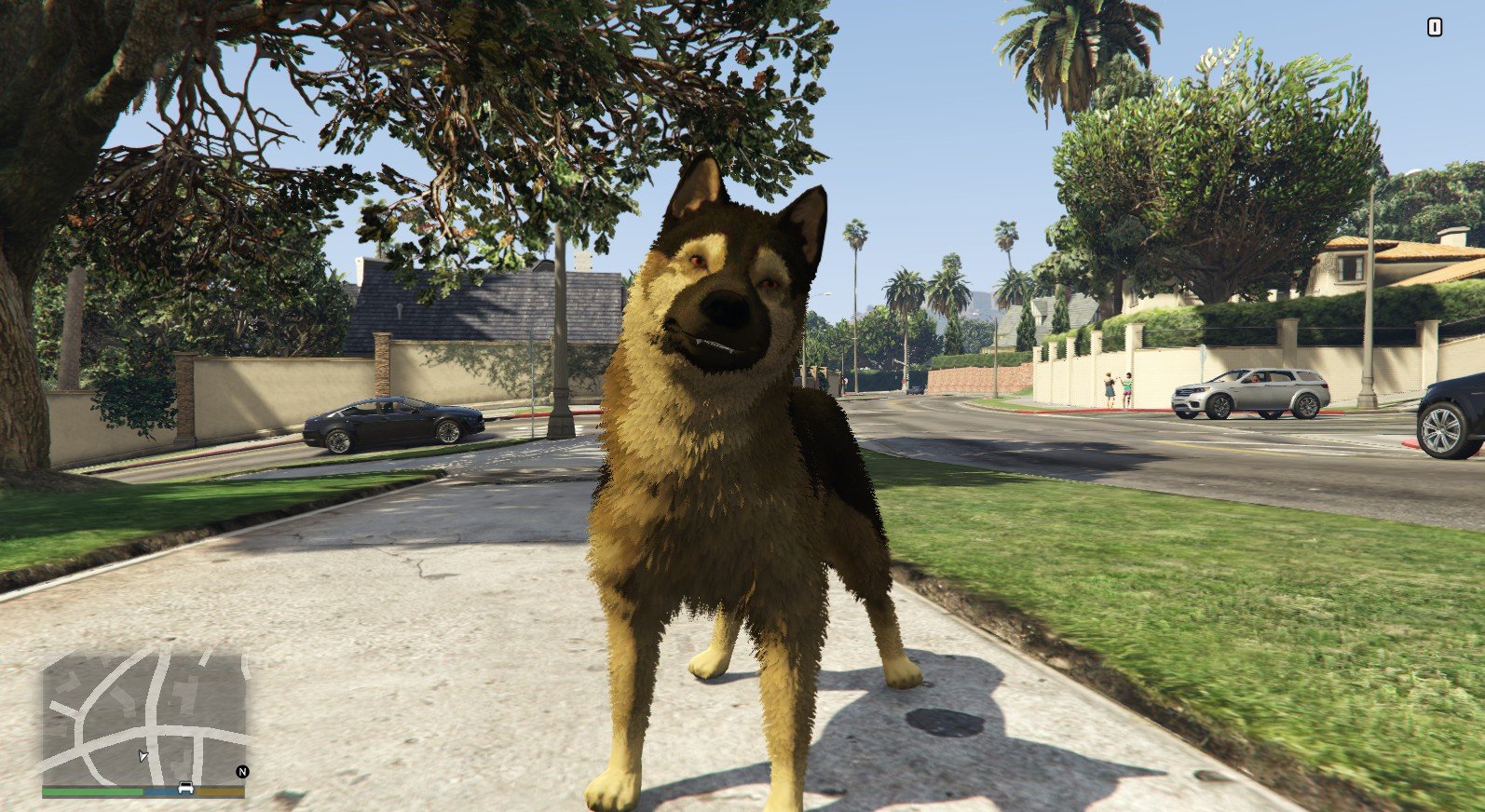
Task: Click the white player arrow on the minimap
Action: pos(142,755)
